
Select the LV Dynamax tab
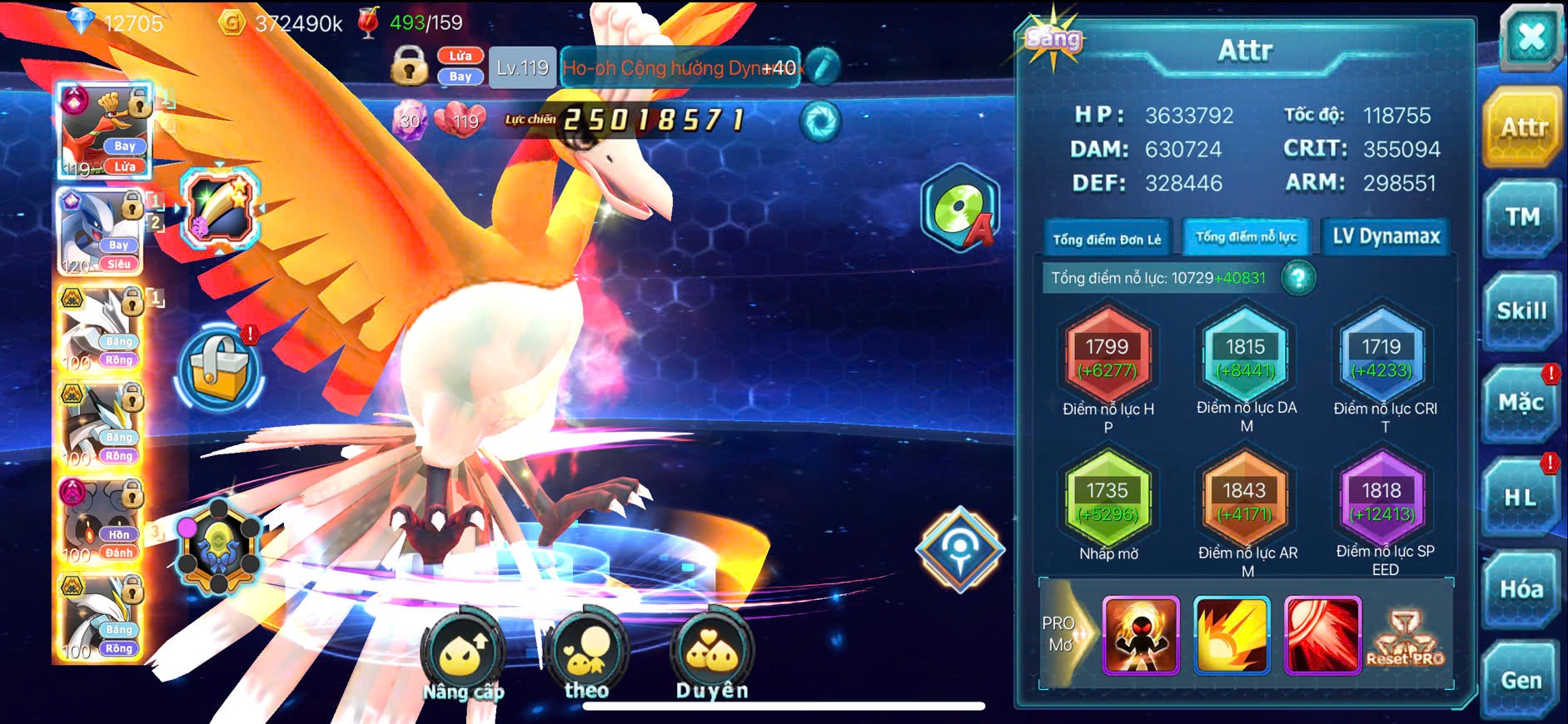[1386, 237]
